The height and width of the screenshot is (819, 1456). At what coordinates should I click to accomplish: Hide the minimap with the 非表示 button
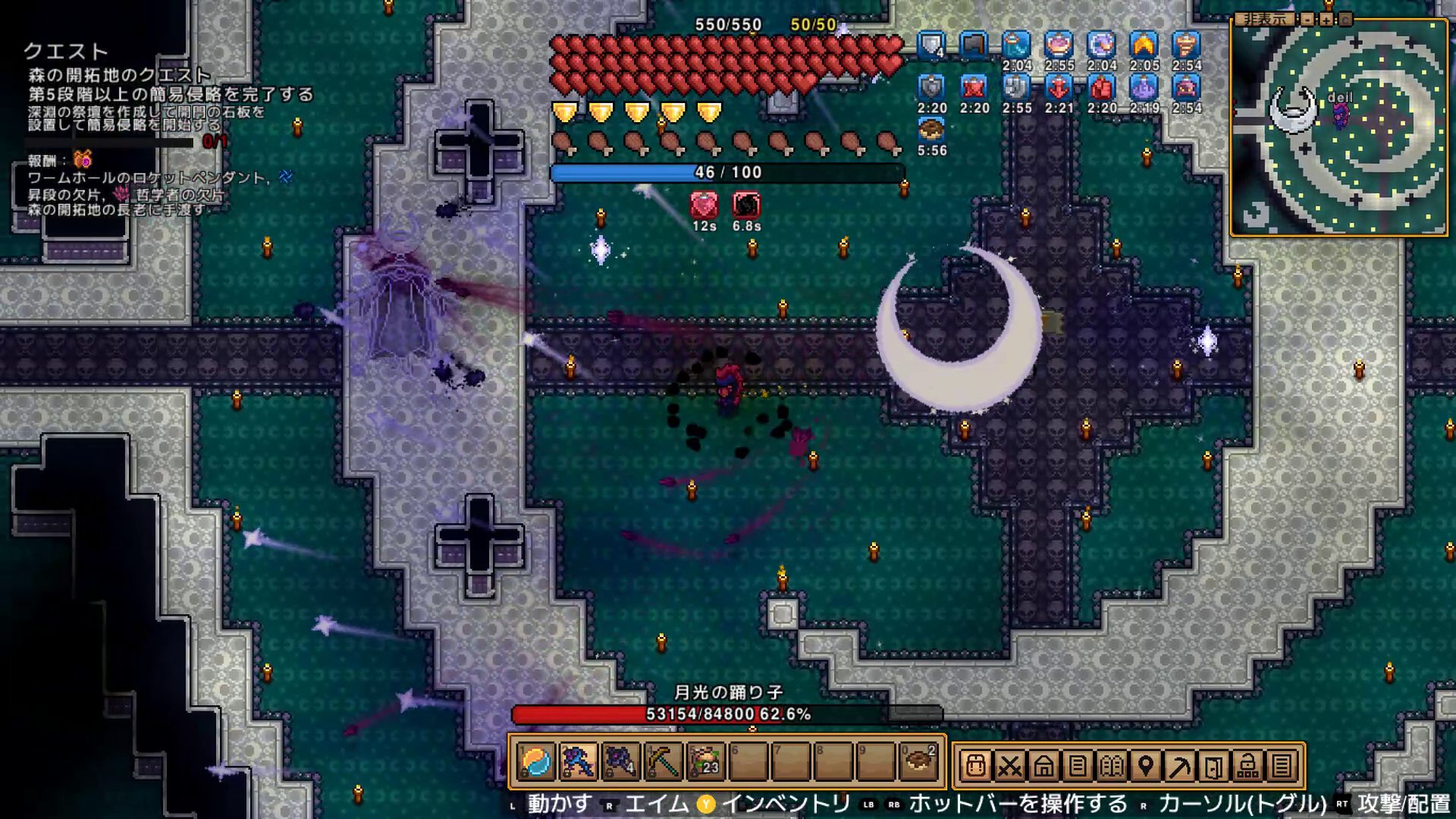tap(1264, 19)
